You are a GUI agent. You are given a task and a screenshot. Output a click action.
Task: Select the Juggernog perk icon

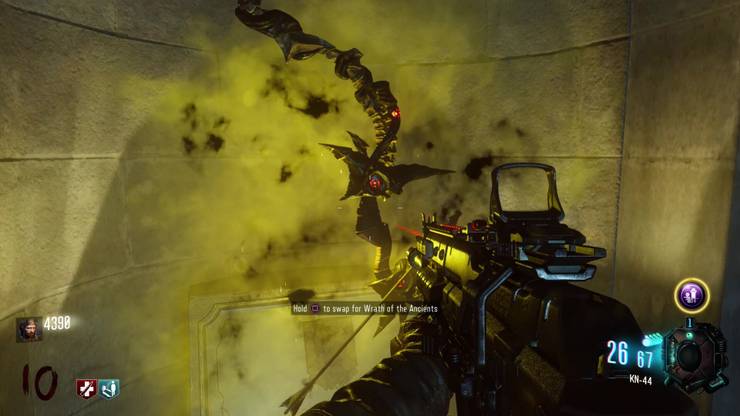87,388
